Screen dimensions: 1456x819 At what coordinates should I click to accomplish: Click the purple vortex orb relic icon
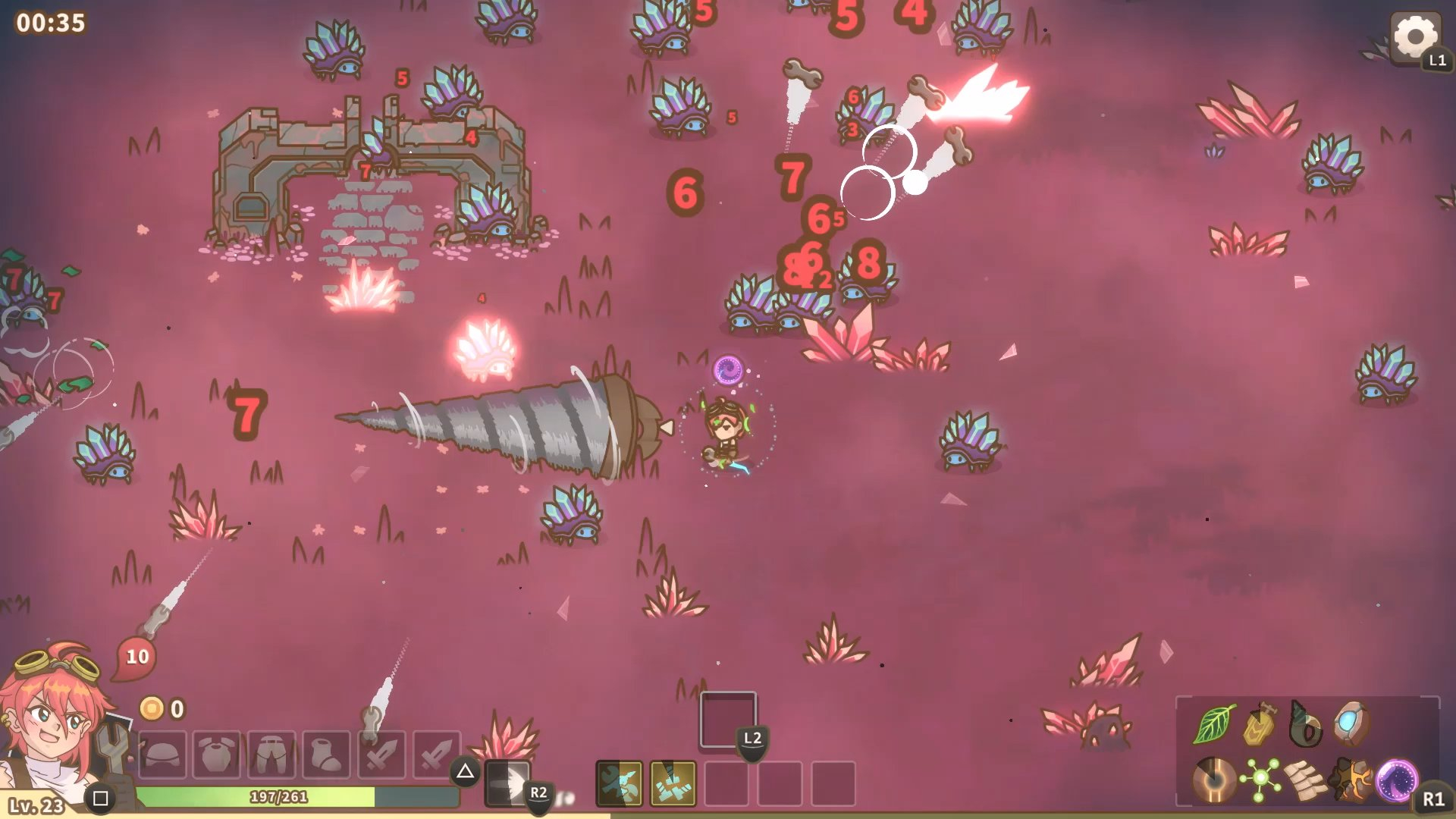[1396, 780]
